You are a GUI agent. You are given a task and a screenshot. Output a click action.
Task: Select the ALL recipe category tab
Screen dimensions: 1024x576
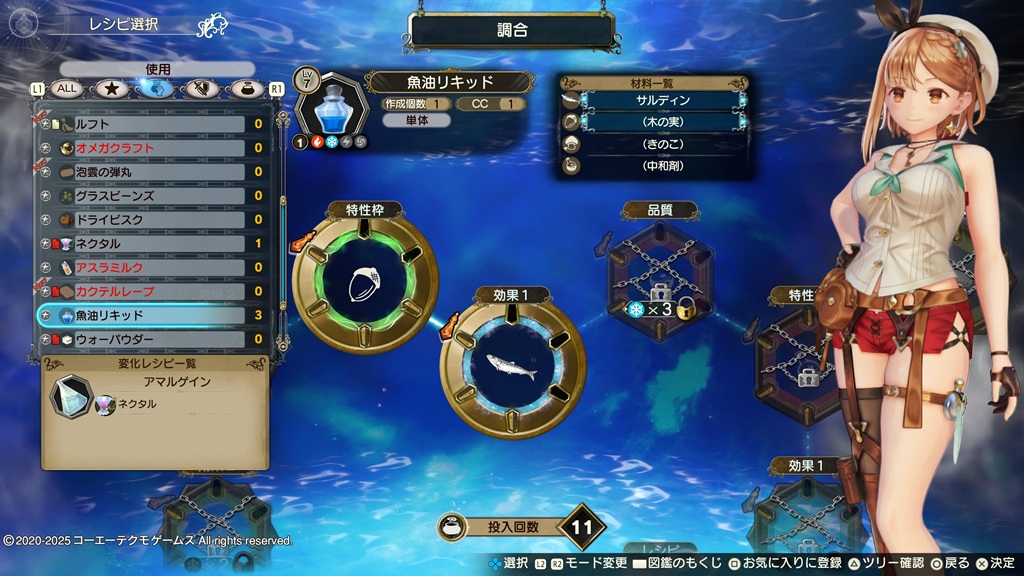(x=67, y=89)
